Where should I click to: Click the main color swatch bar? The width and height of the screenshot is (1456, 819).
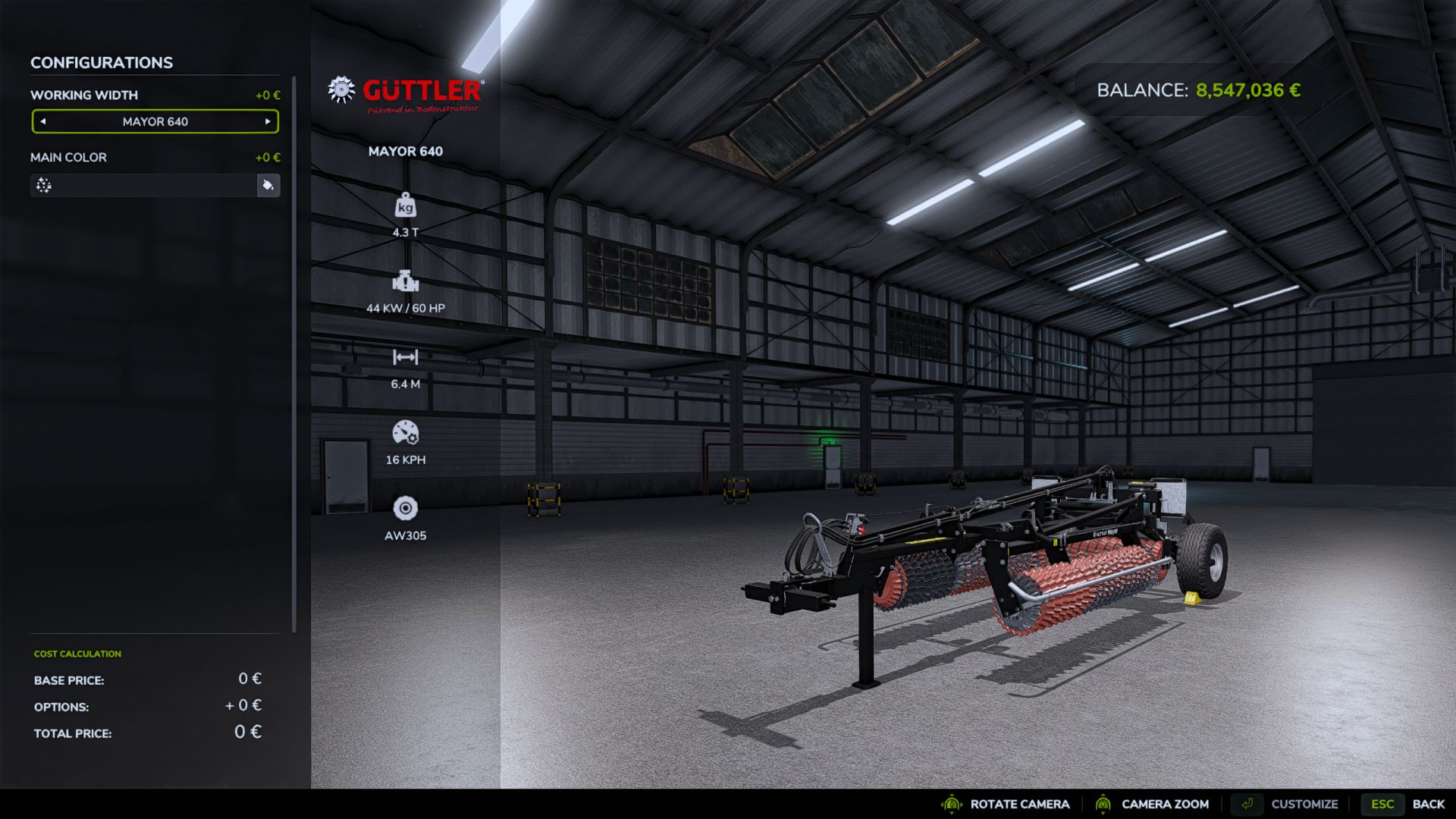point(143,185)
